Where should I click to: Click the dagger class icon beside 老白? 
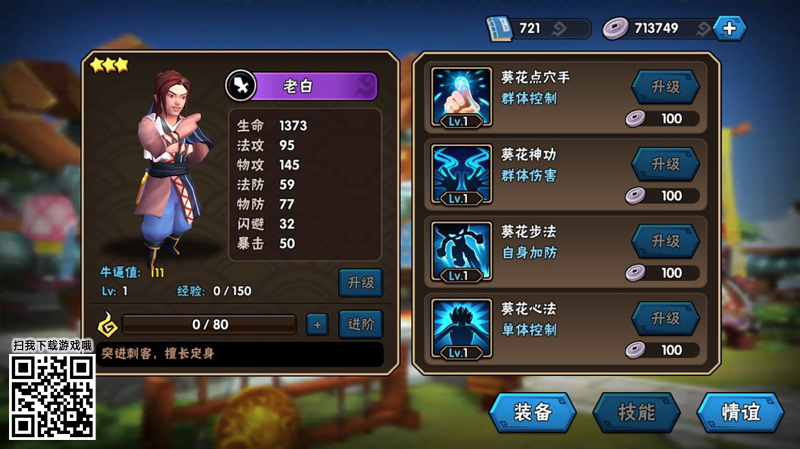pyautogui.click(x=241, y=85)
